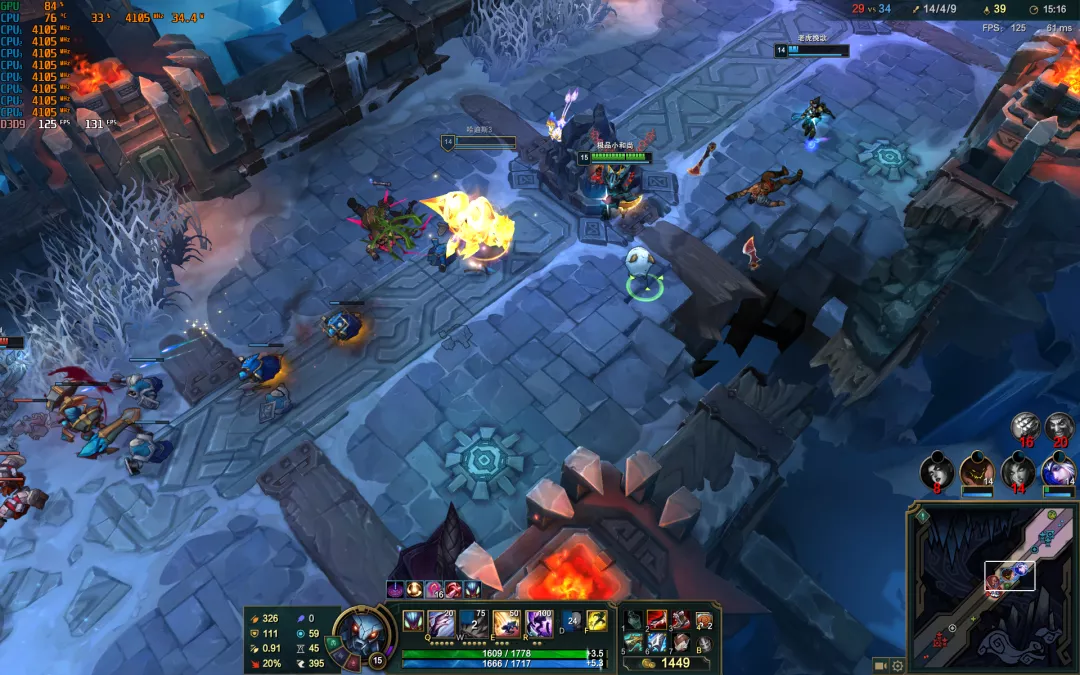Use the E ability Leap
1080x675 pixels.
click(x=507, y=622)
